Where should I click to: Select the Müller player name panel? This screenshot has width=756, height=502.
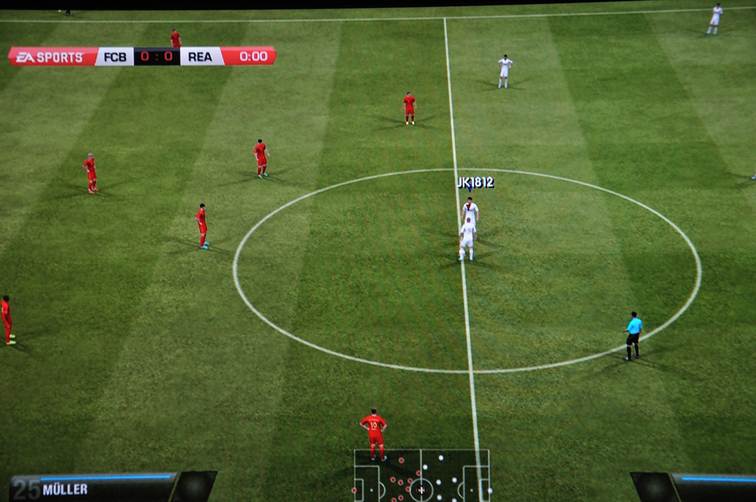[95, 488]
